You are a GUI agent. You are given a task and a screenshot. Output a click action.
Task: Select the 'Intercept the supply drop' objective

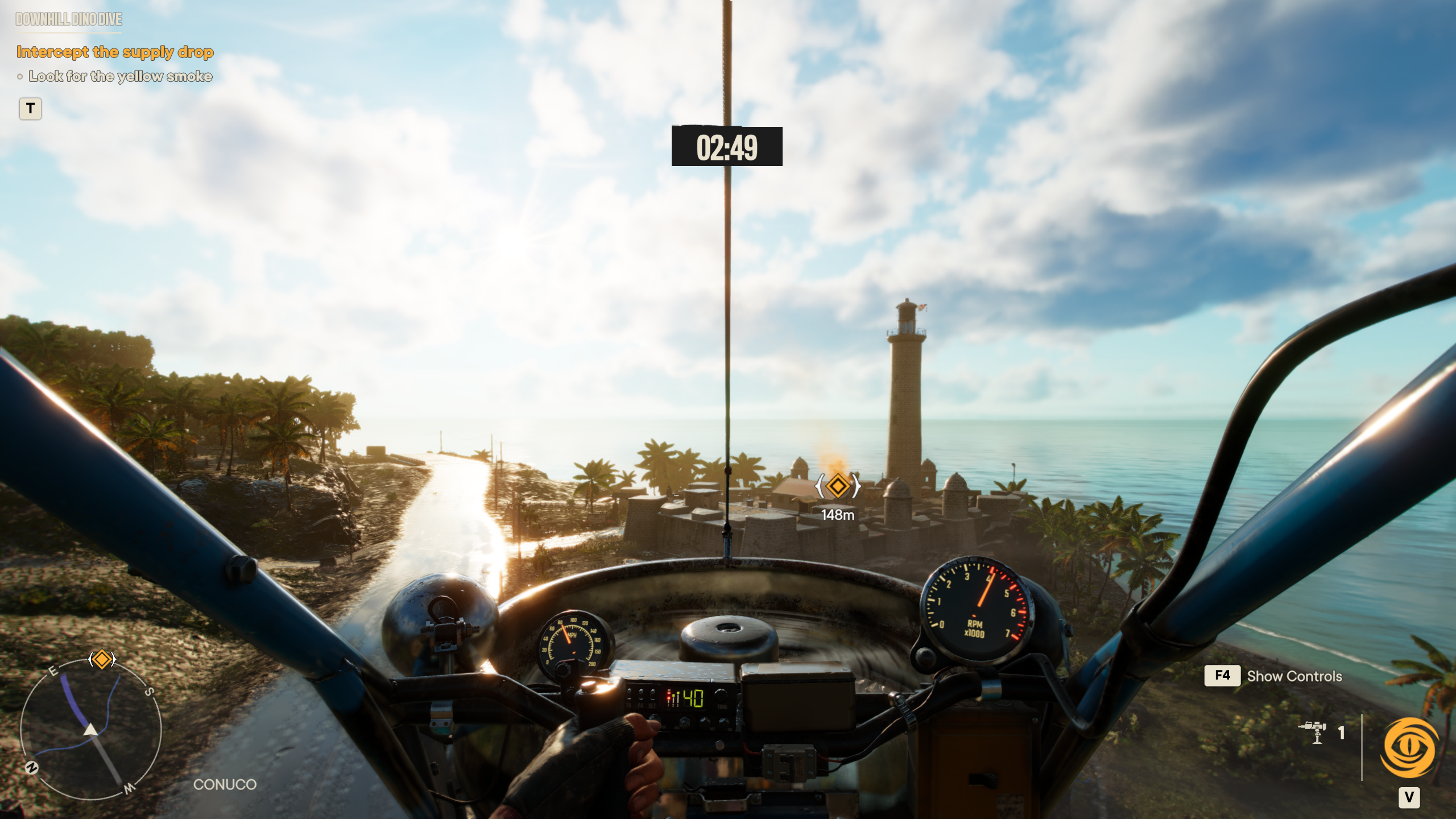click(115, 52)
